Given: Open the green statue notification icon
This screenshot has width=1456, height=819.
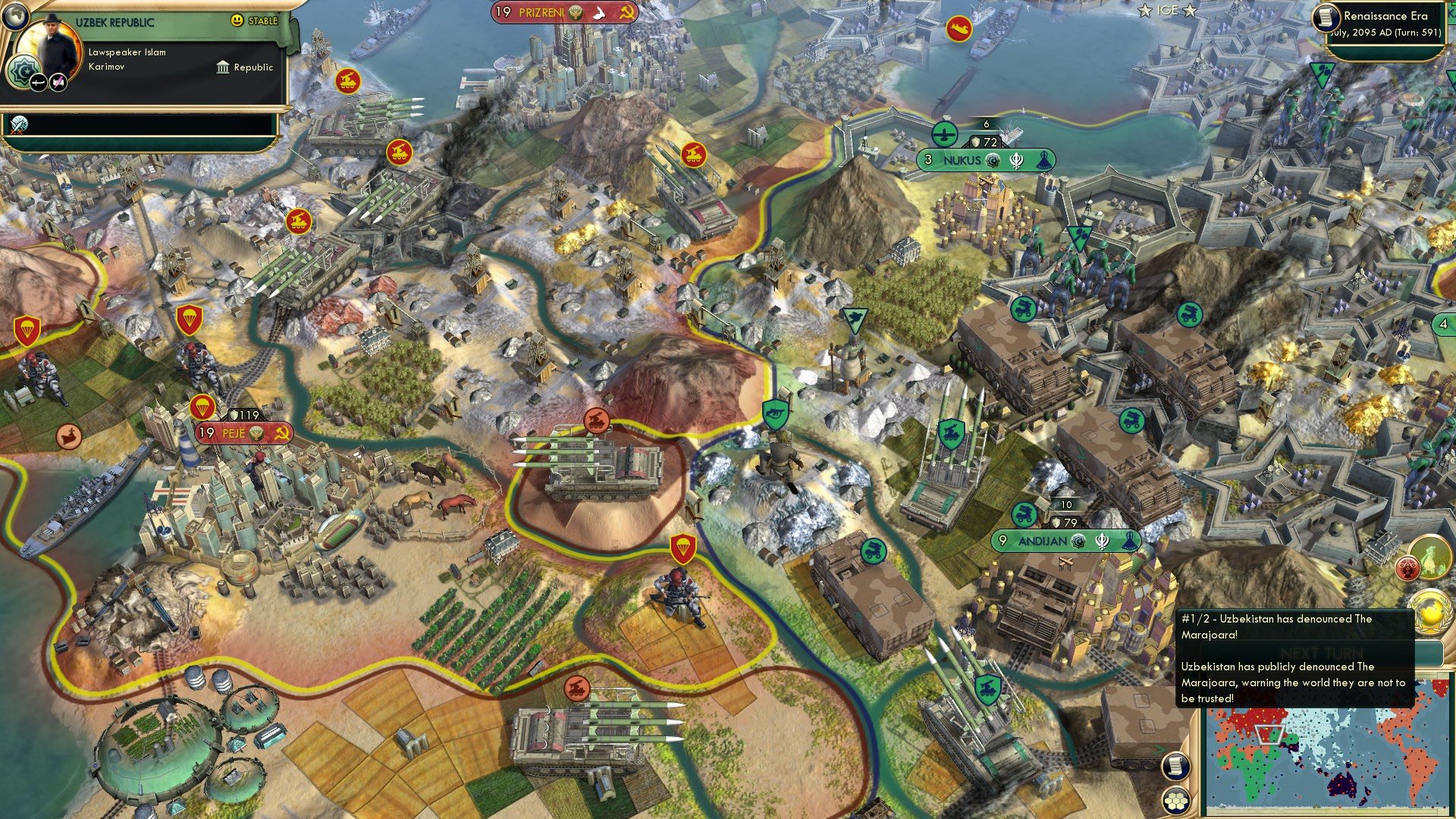Looking at the screenshot, I should click(x=1429, y=557).
